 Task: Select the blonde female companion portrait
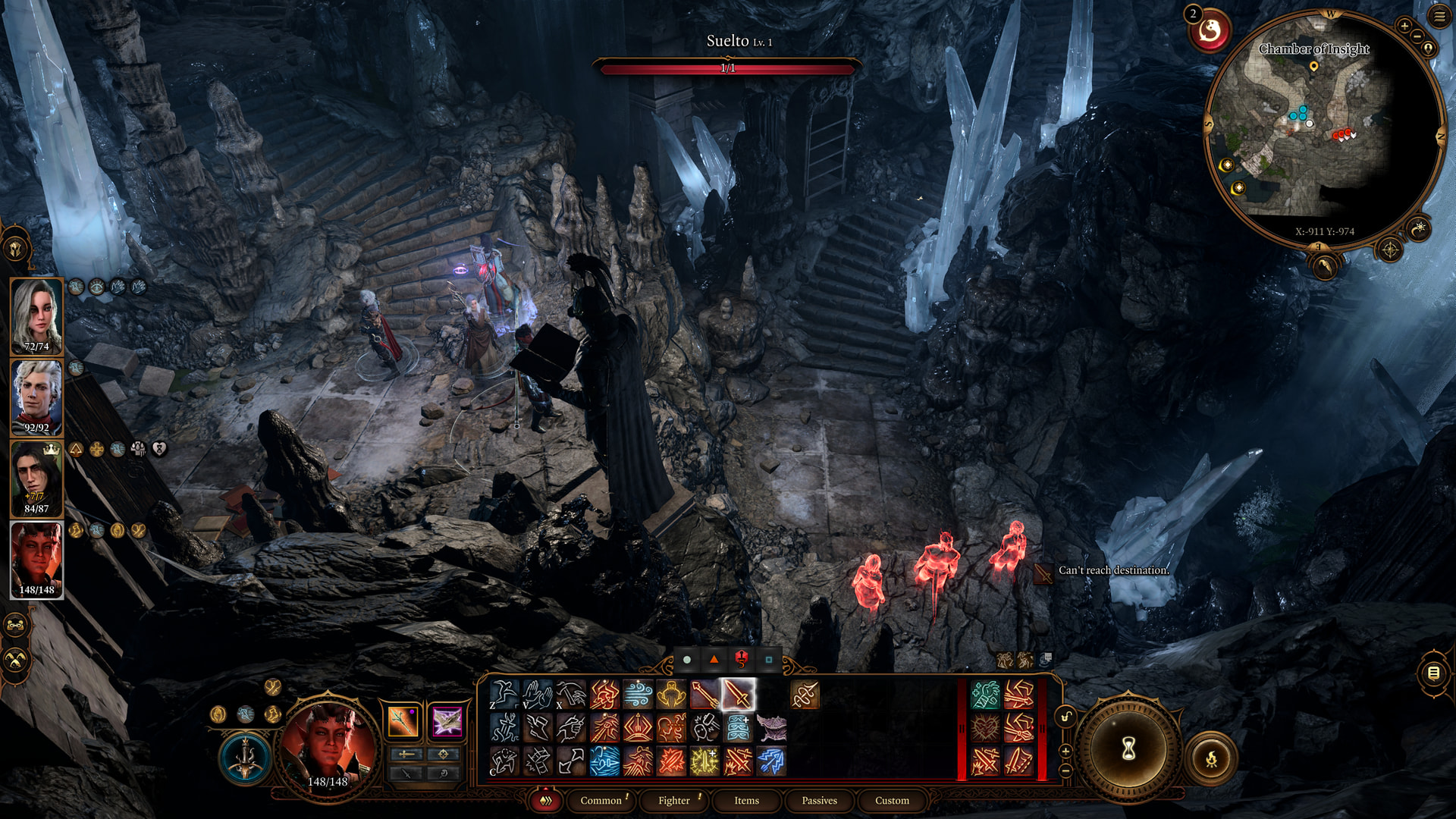[36, 316]
